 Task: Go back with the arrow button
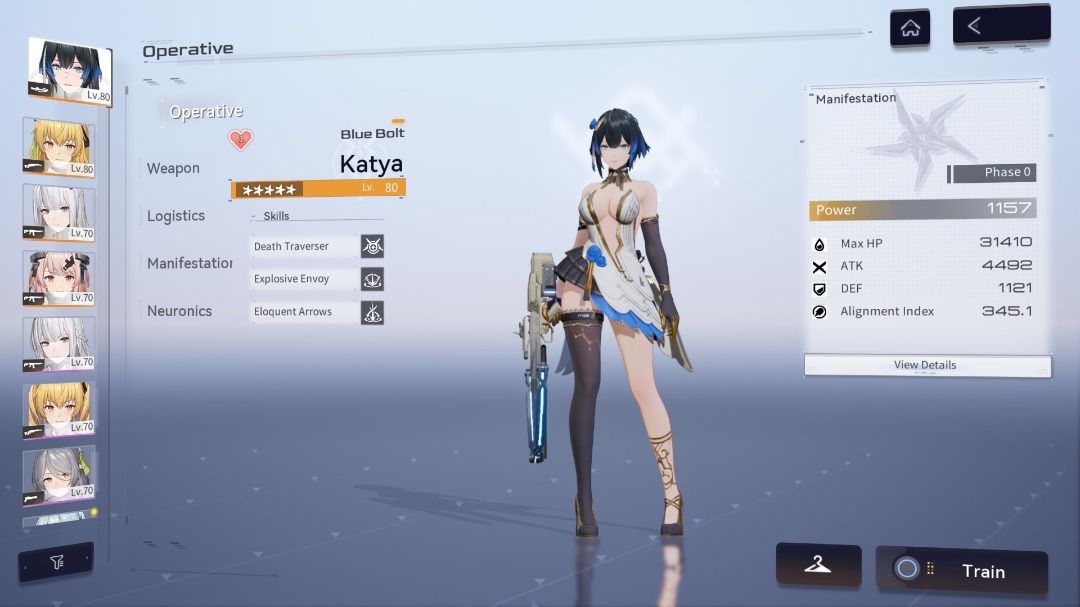(1000, 26)
